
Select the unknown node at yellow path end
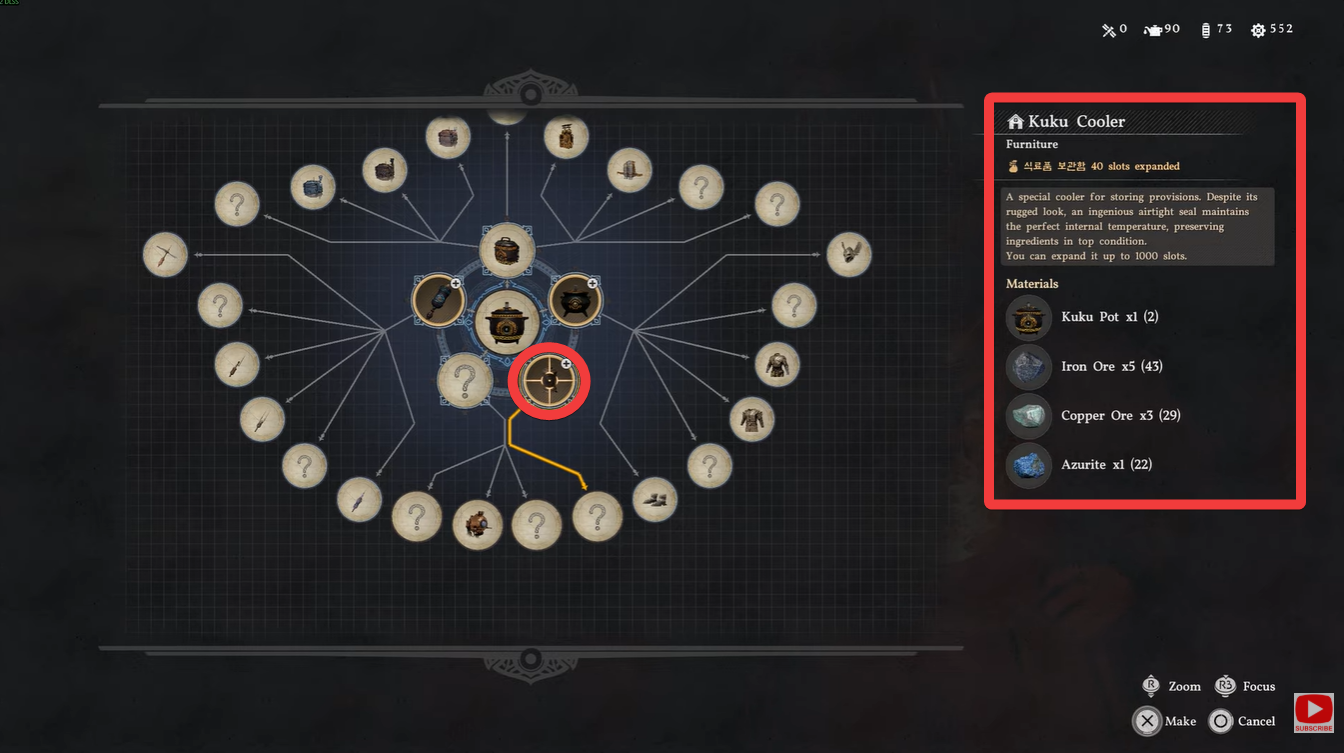597,517
